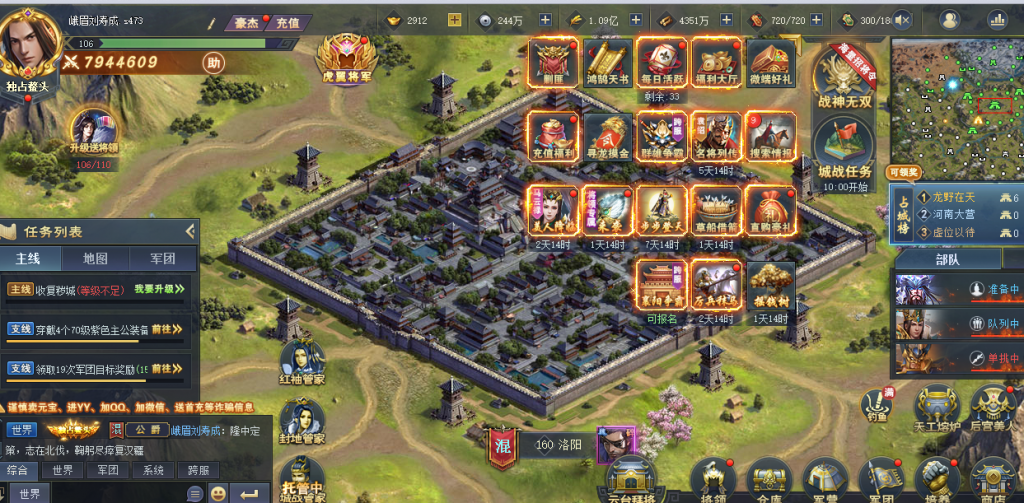1024x503 pixels.
Task: Select the 跨服 chat channel tab
Action: [197, 470]
